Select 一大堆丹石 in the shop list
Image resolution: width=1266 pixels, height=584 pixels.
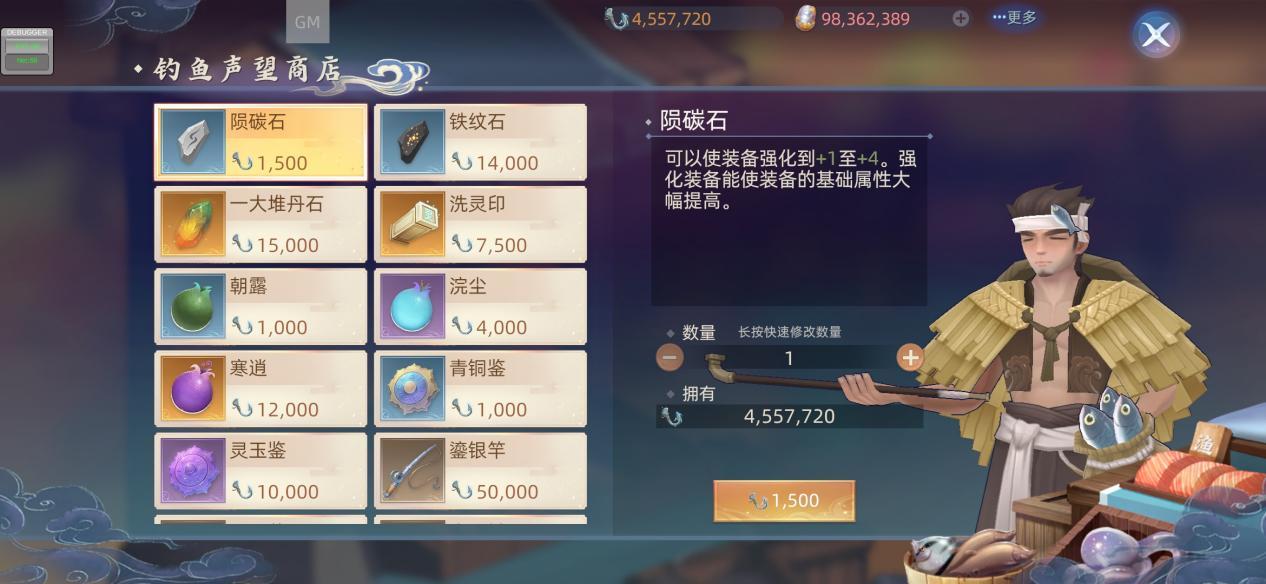pos(260,224)
